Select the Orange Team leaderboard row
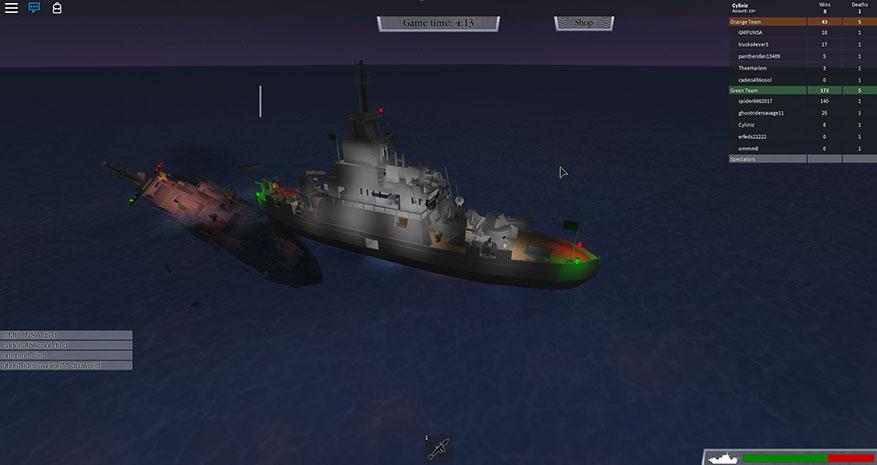Image resolution: width=877 pixels, height=465 pixels. [767, 22]
